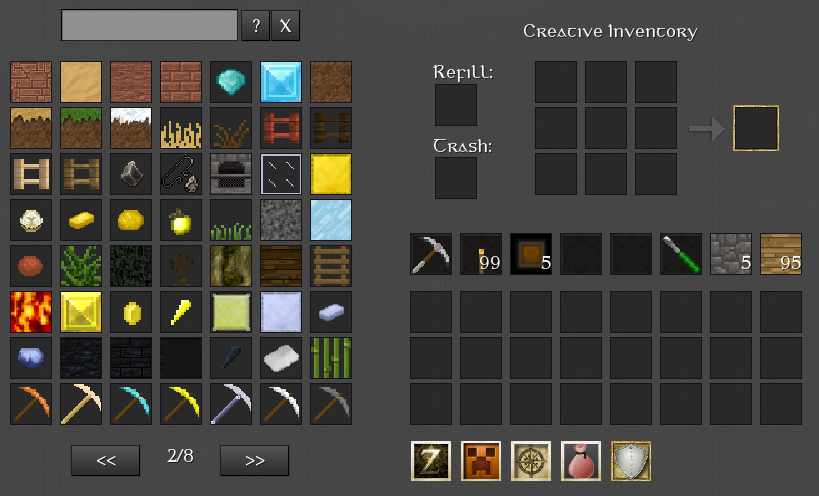Go to the previous item page
The height and width of the screenshot is (496, 819).
pos(105,460)
